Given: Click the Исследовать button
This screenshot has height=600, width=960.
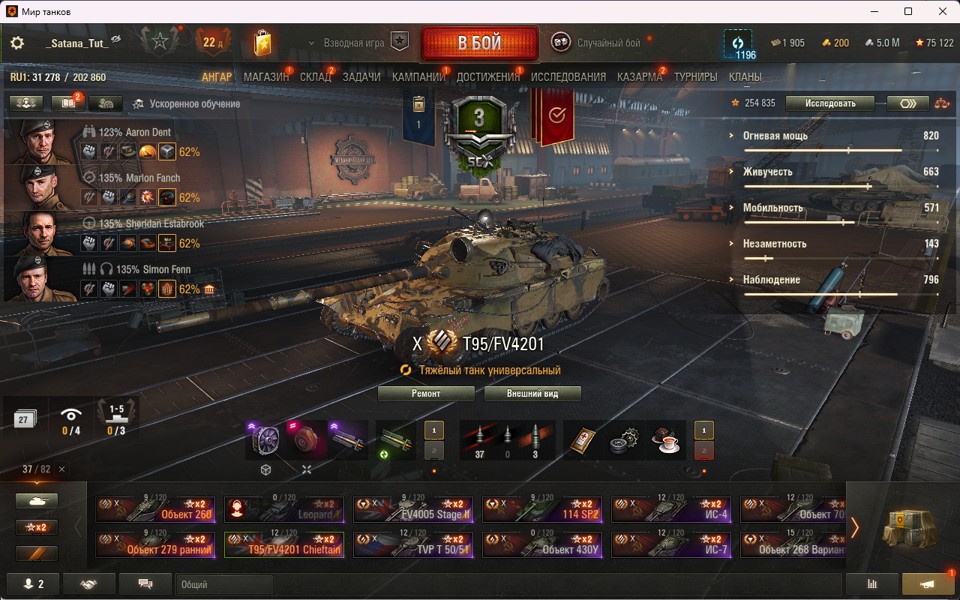Looking at the screenshot, I should click(829, 103).
